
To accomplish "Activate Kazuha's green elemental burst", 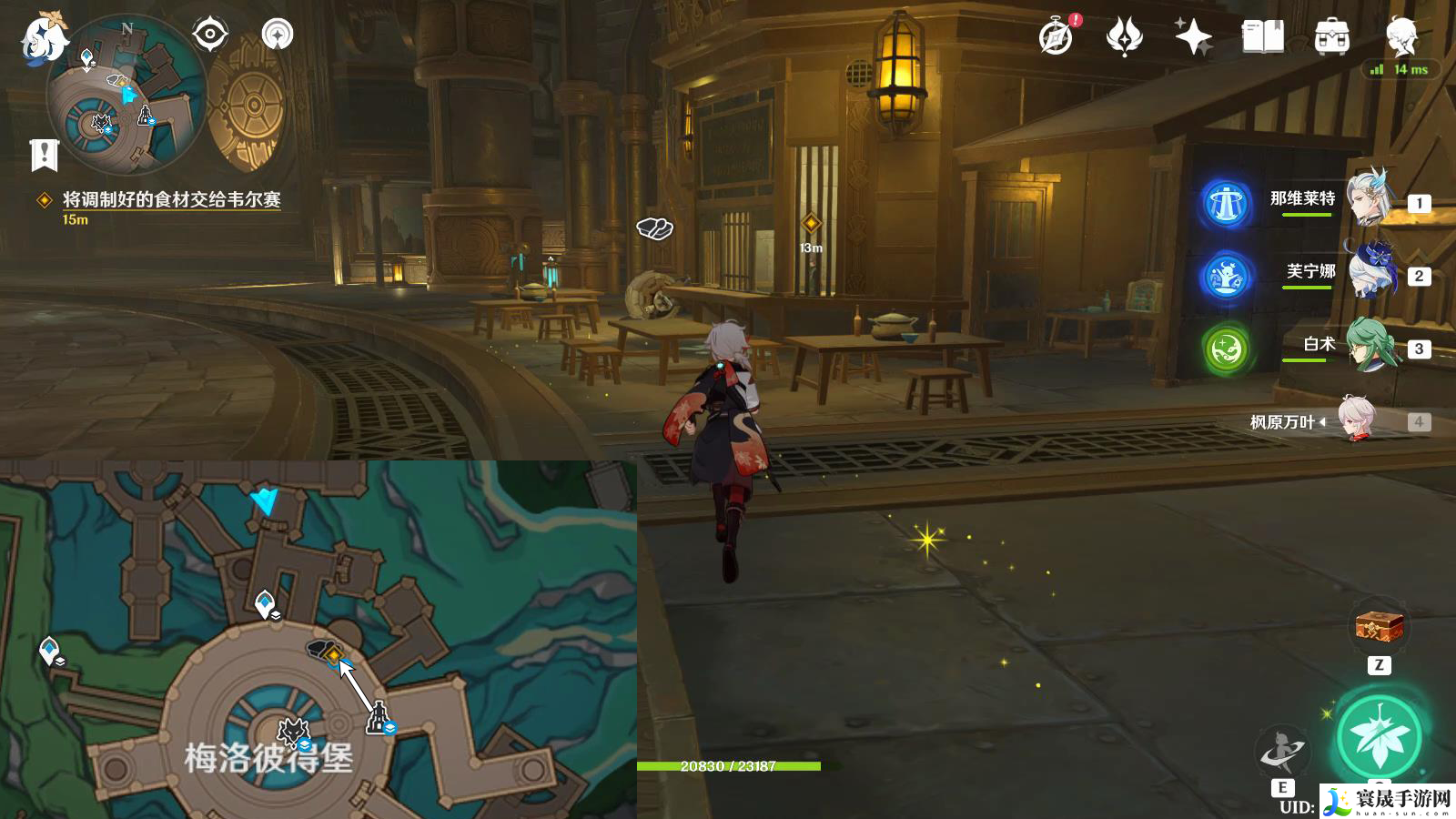I will tap(1379, 737).
